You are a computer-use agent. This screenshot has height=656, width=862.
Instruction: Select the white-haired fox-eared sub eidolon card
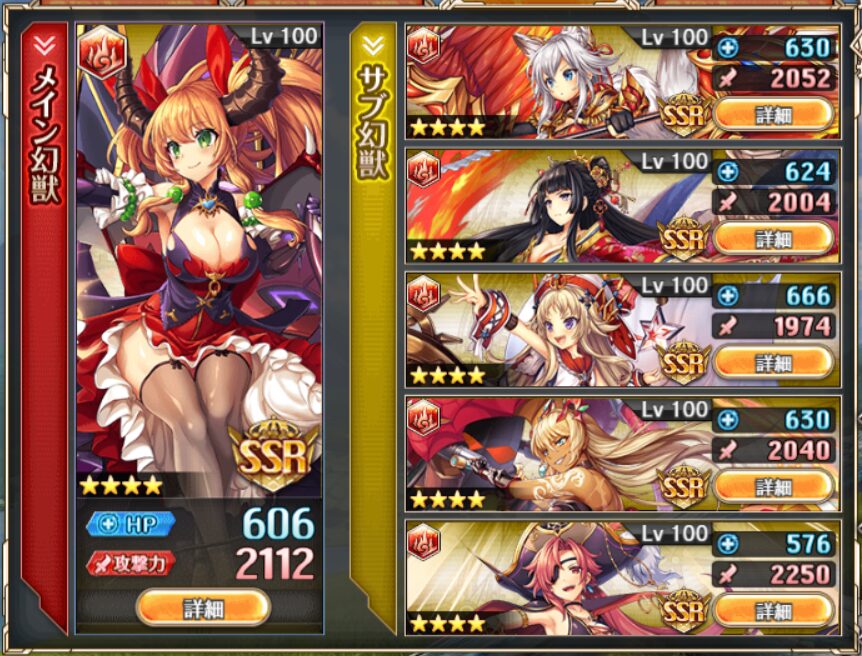tap(555, 82)
